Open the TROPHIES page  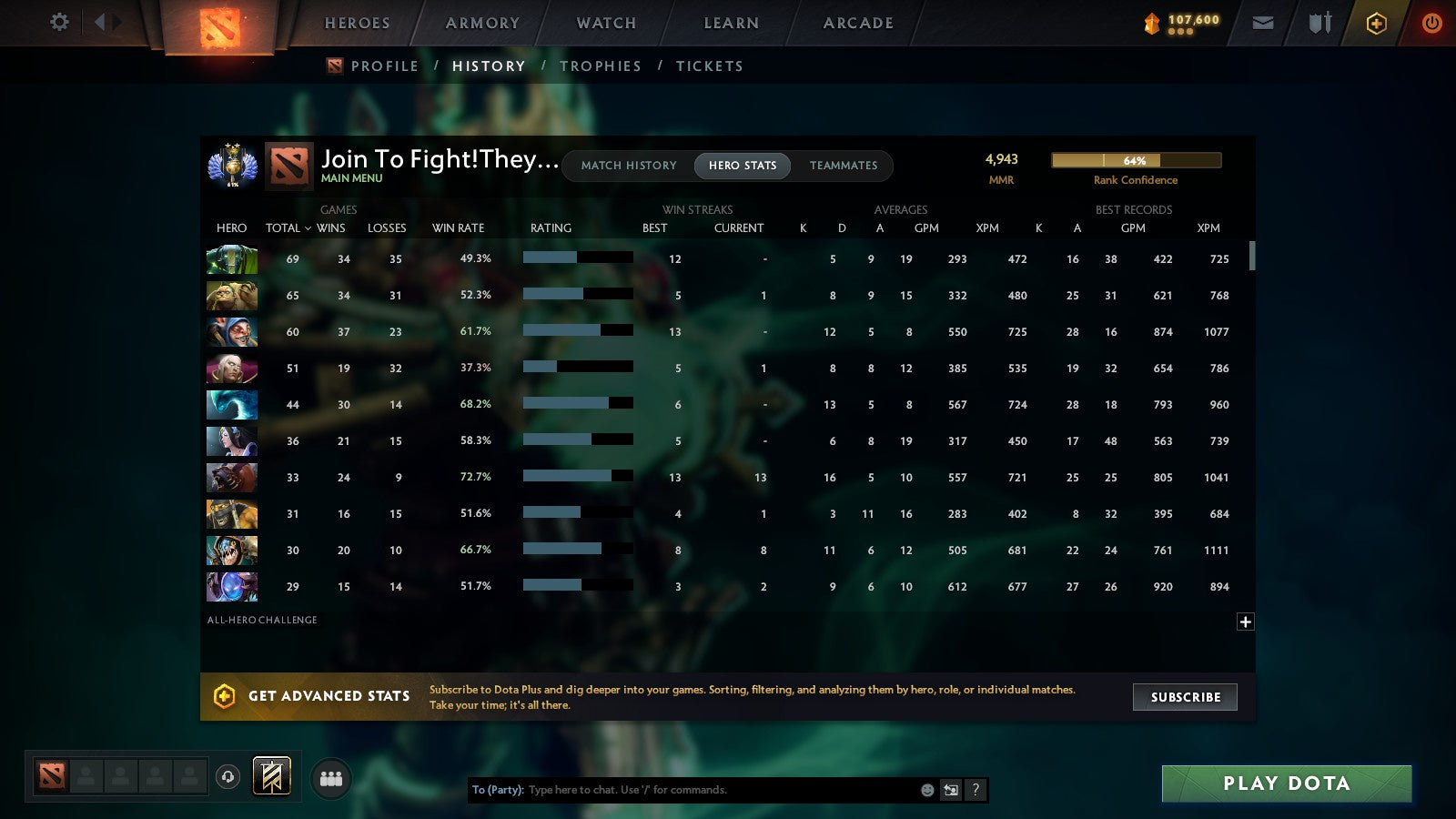[x=602, y=66]
